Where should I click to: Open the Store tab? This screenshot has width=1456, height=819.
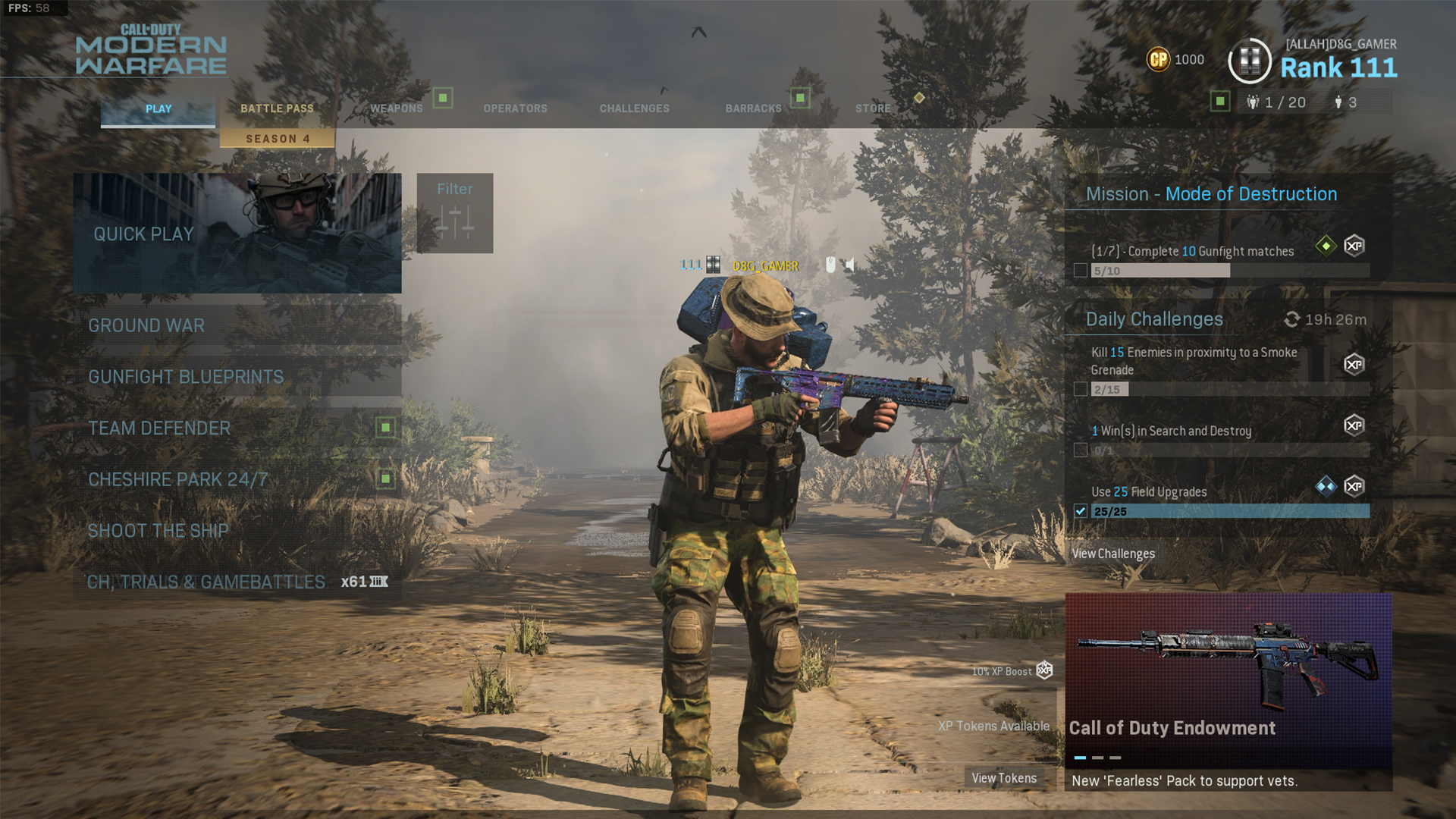click(x=873, y=108)
